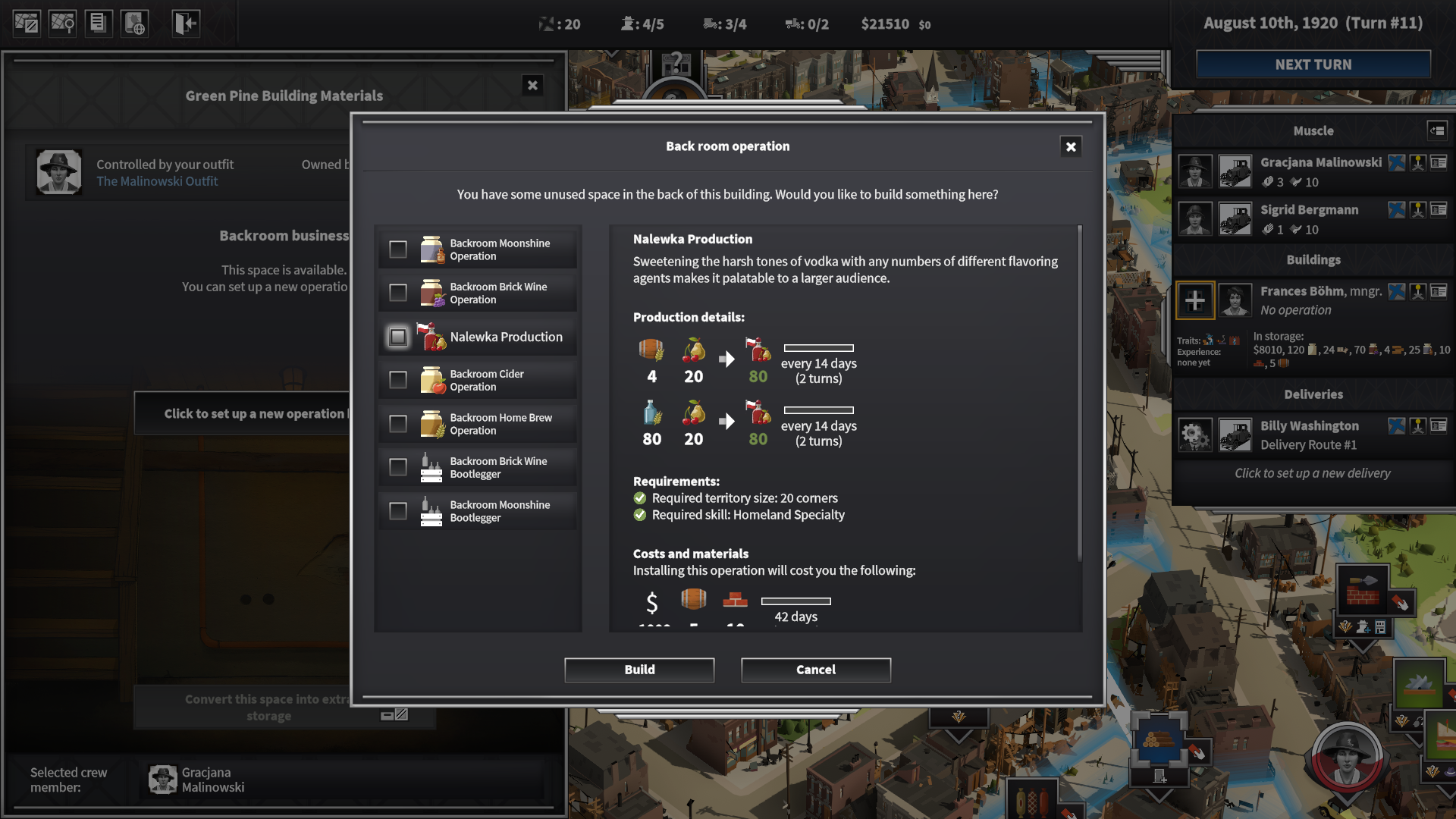Click Gracjana Malinowski's car icon
Screen dimensions: 1456x819
pos(1235,171)
